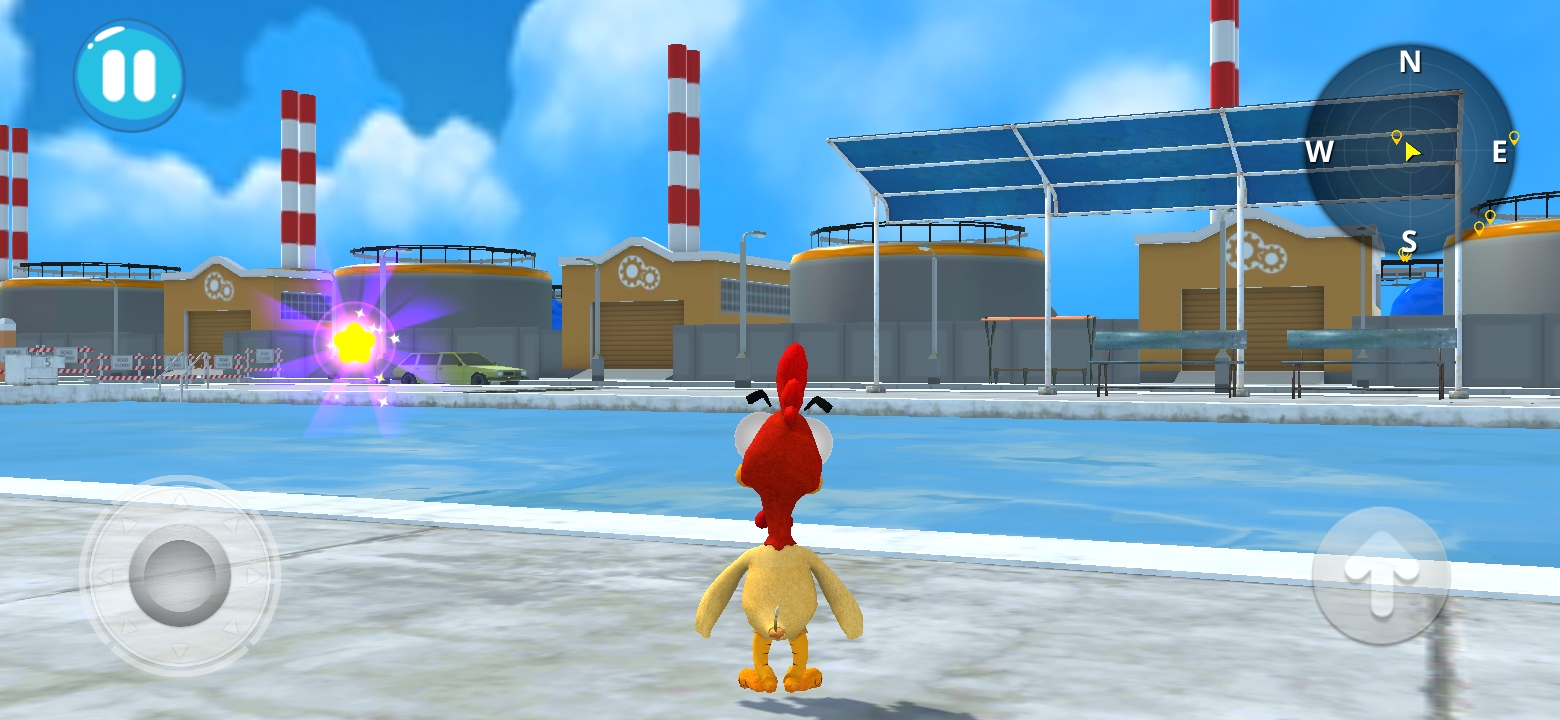Click the compass radar minimap

[x=1409, y=151]
